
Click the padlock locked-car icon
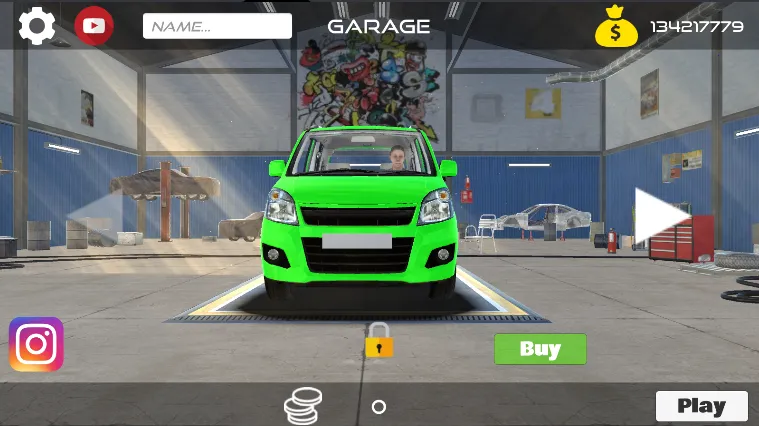coord(379,341)
